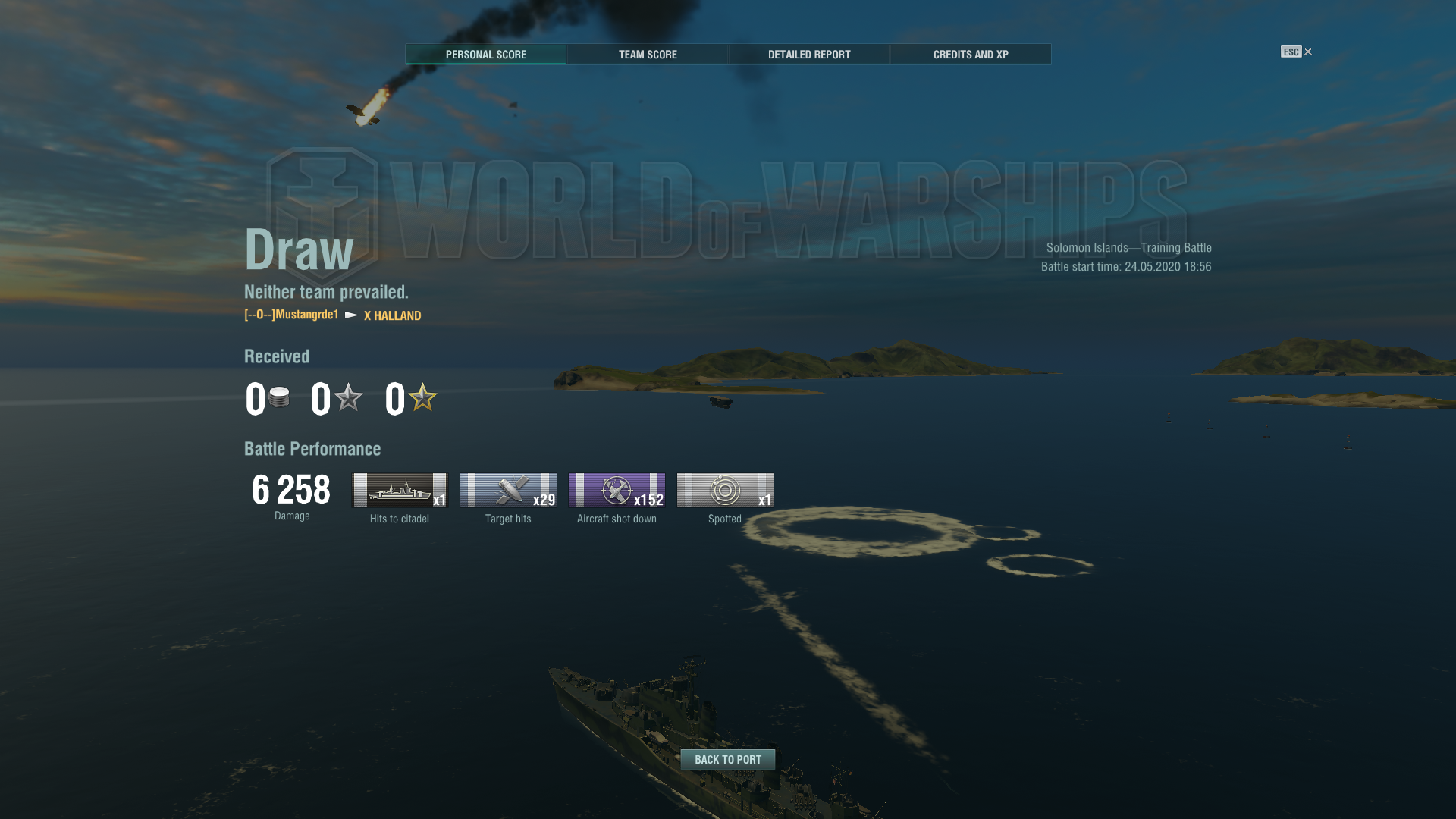
Task: Select the Target hits ribbon
Action: pyautogui.click(x=508, y=491)
